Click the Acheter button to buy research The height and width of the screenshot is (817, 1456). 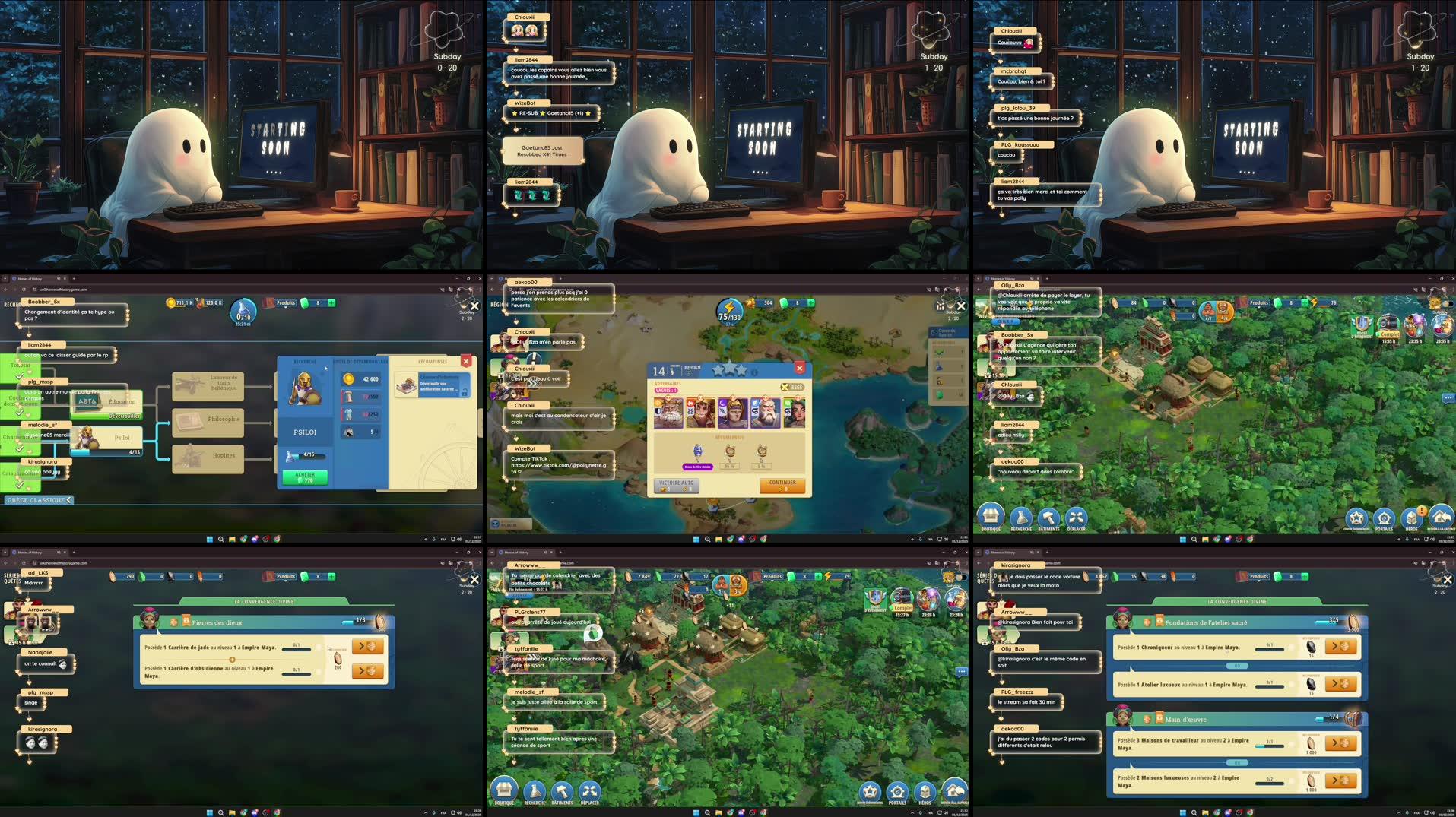coord(304,478)
